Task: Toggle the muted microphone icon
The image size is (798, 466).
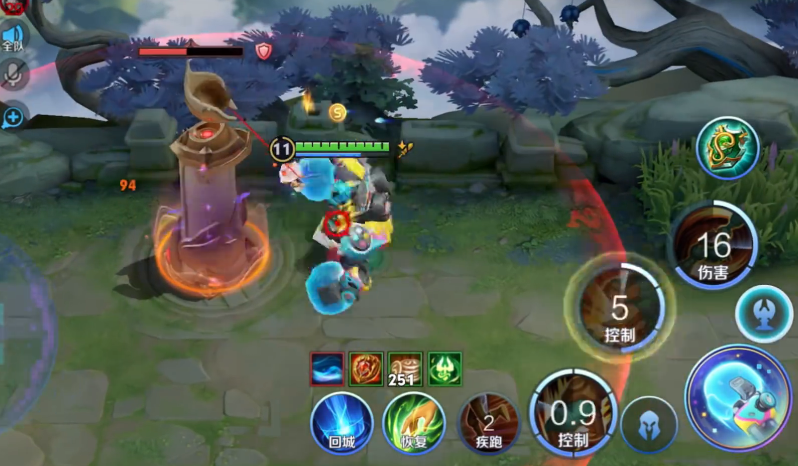Action: coord(13,74)
